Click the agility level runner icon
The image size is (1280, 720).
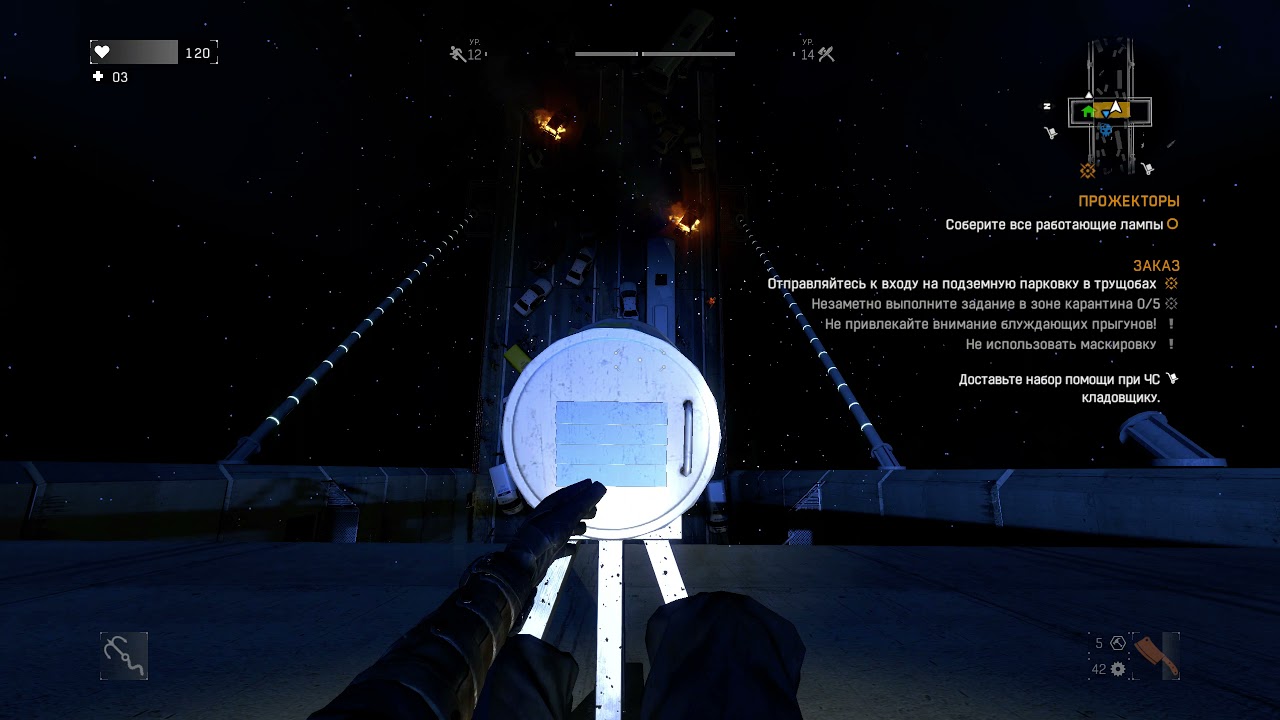click(457, 54)
